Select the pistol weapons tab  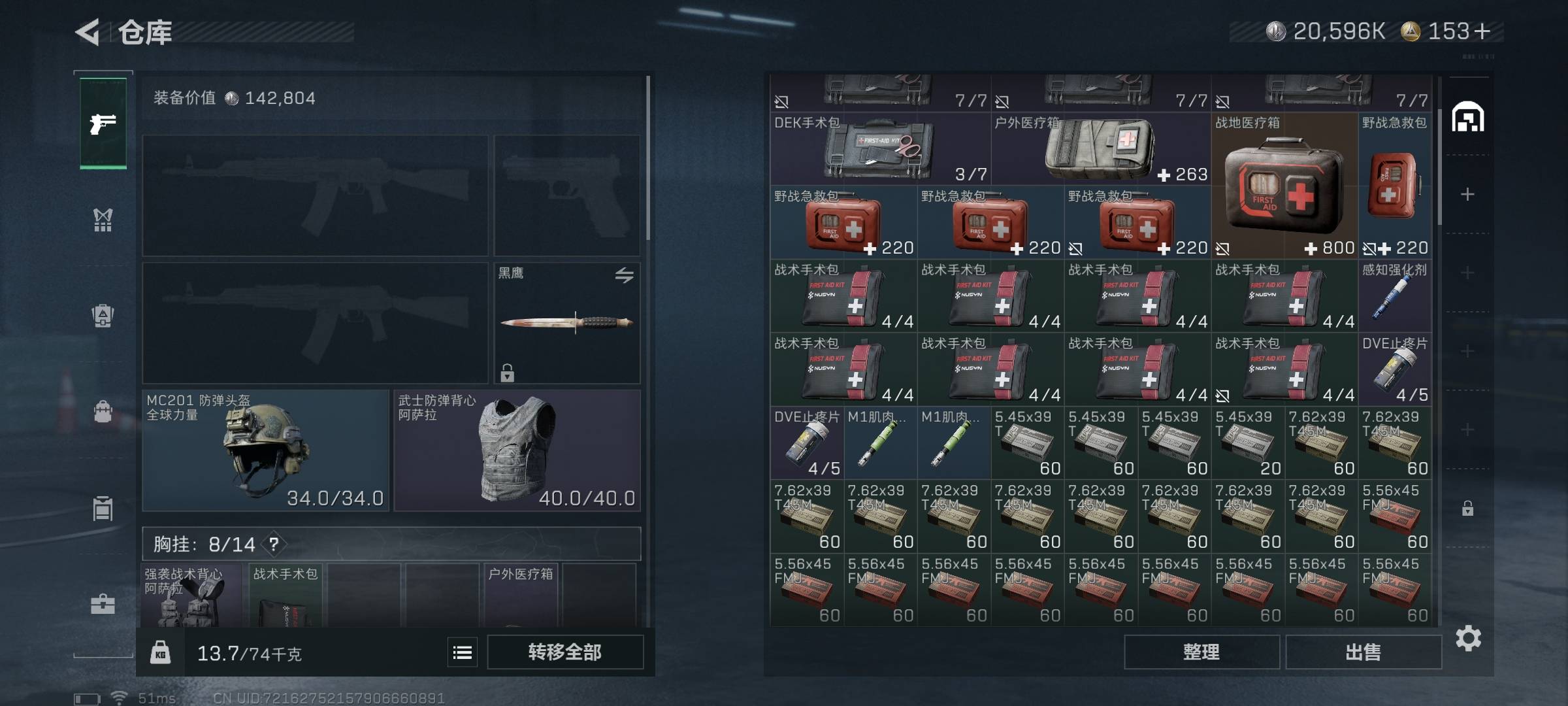point(103,124)
